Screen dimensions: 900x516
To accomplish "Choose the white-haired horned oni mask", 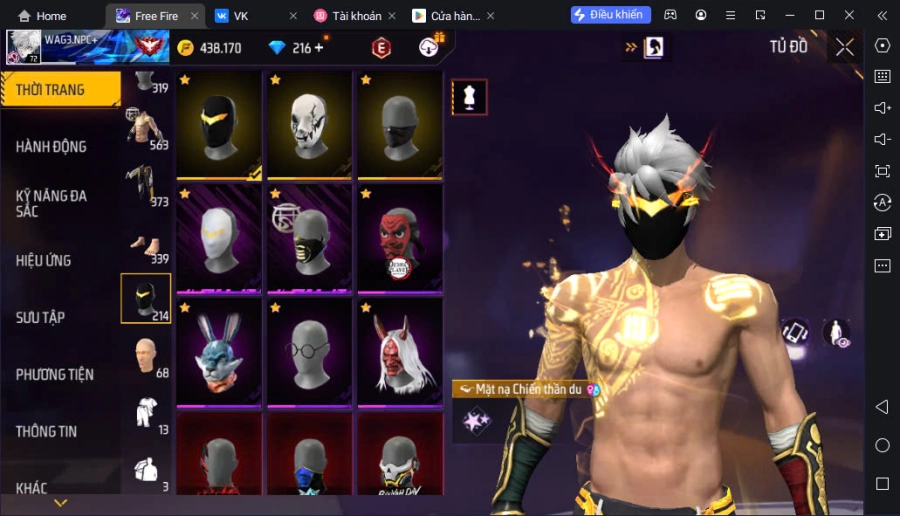I will click(400, 352).
